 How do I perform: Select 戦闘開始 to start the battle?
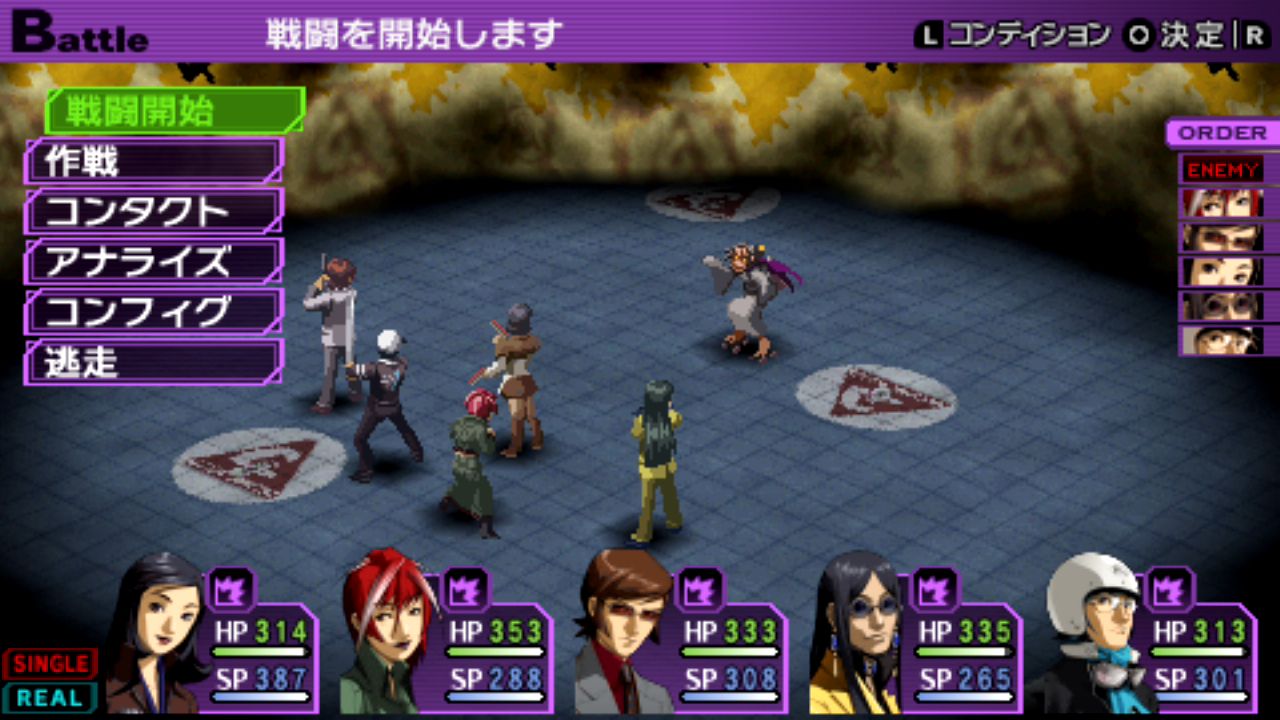pyautogui.click(x=172, y=111)
